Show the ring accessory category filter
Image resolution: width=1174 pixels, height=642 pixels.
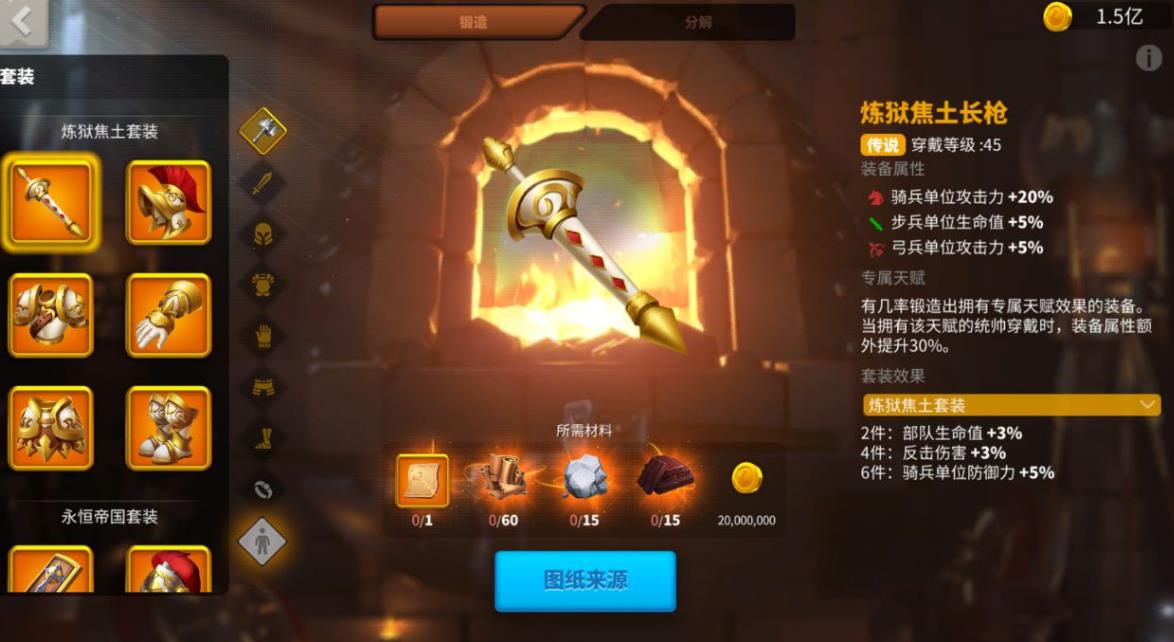[x=263, y=489]
